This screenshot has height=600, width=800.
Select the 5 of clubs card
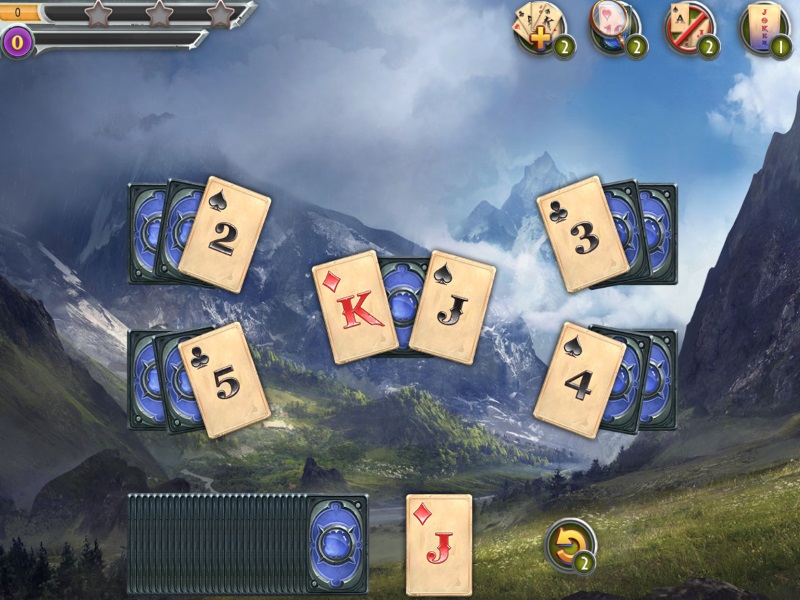click(226, 378)
